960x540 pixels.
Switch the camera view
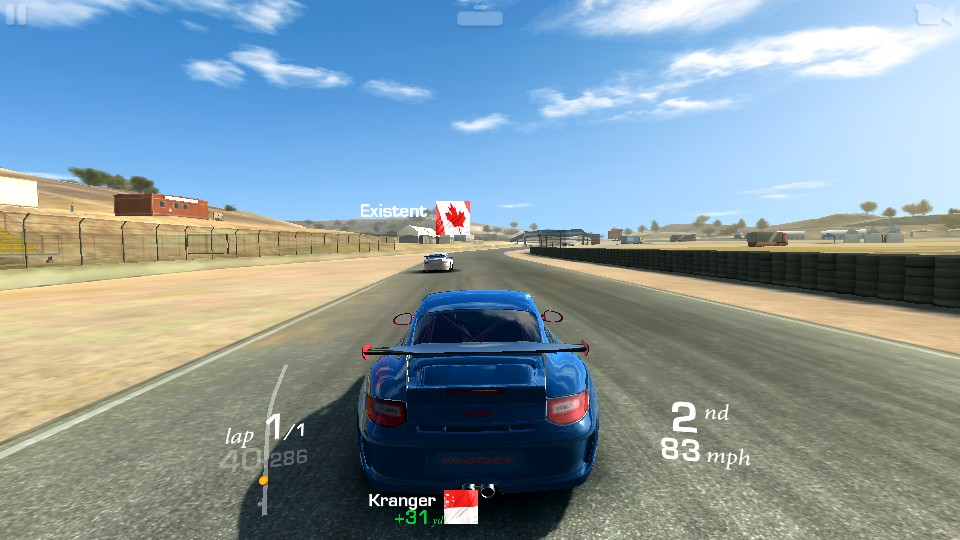tap(933, 14)
